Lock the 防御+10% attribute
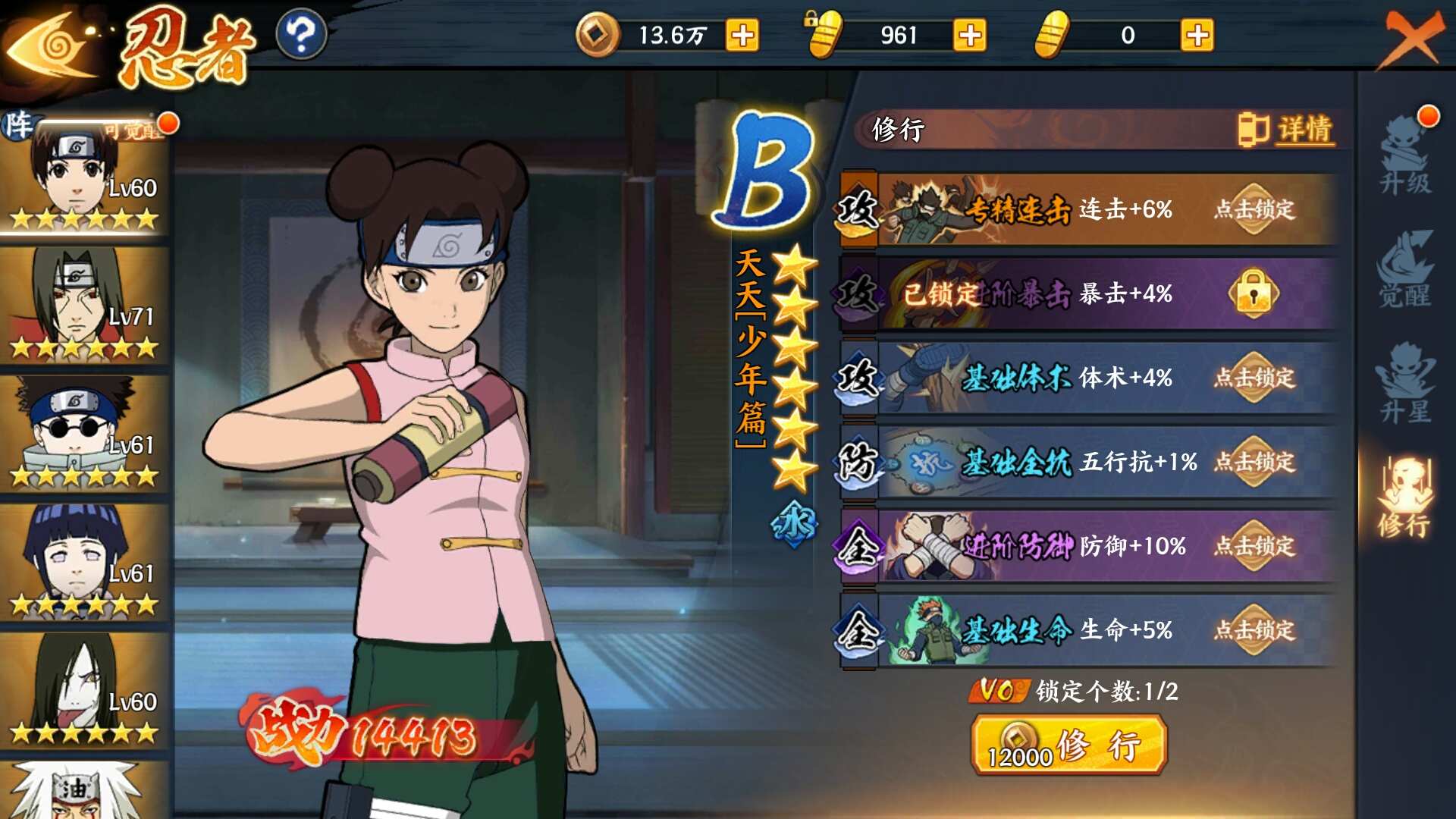The height and width of the screenshot is (819, 1456). coord(1254,546)
